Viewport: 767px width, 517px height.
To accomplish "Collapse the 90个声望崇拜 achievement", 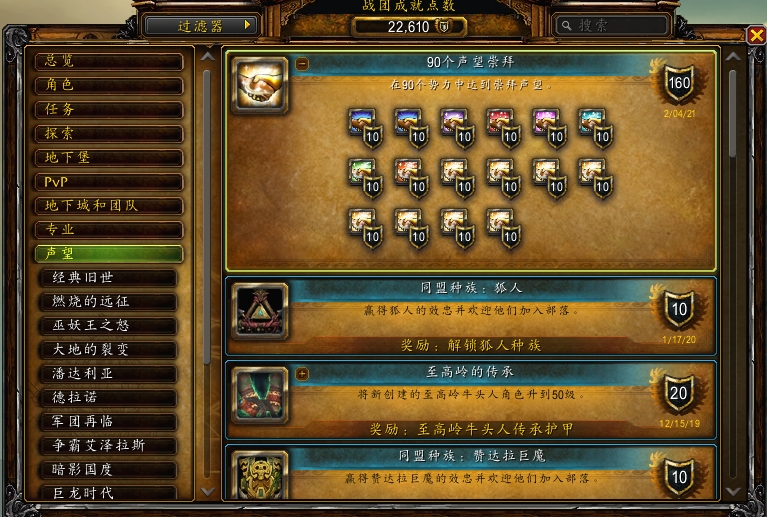I will (302, 64).
